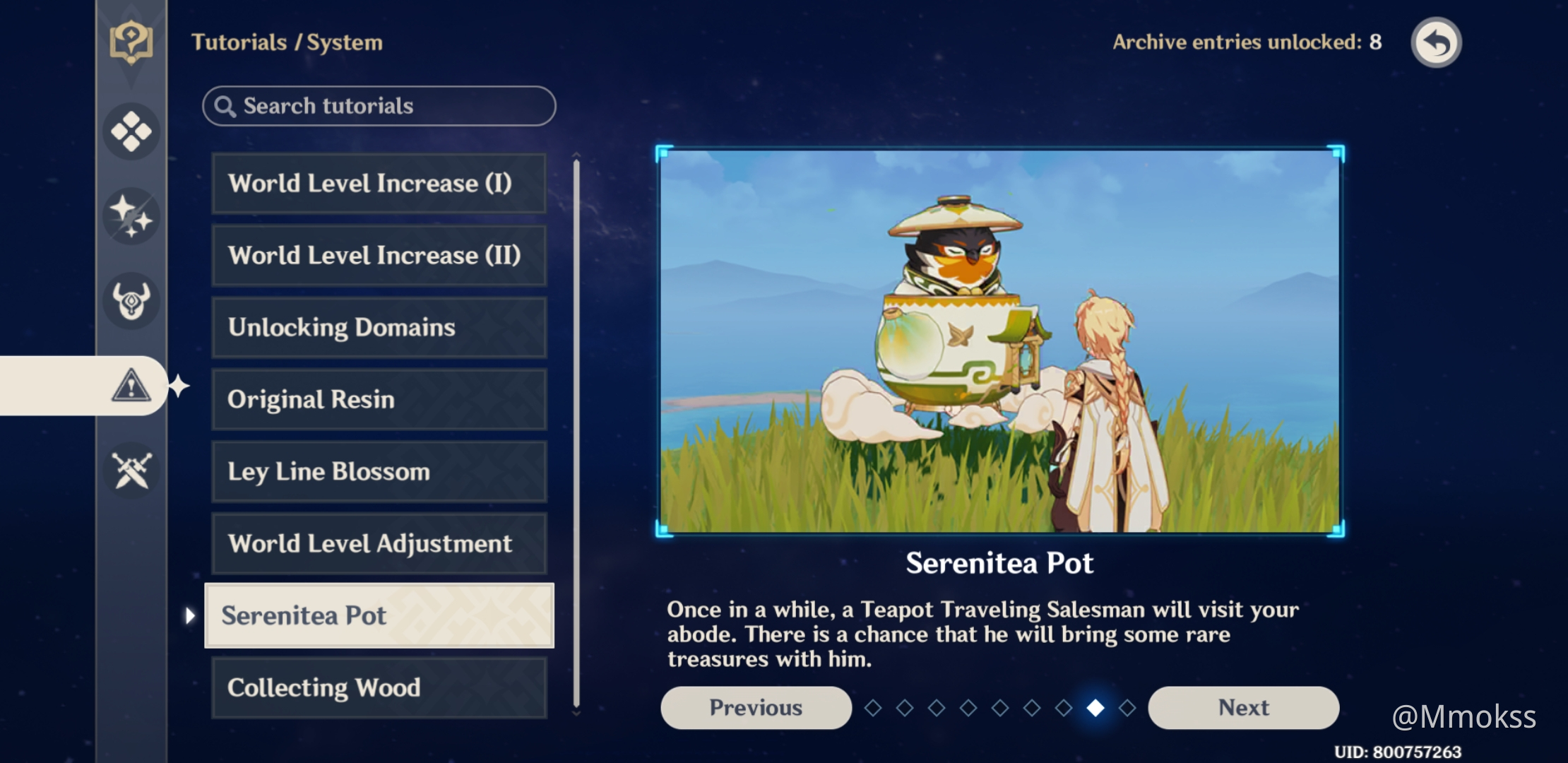Open the sparkles archive category in sidebar
1568x763 pixels.
point(131,215)
